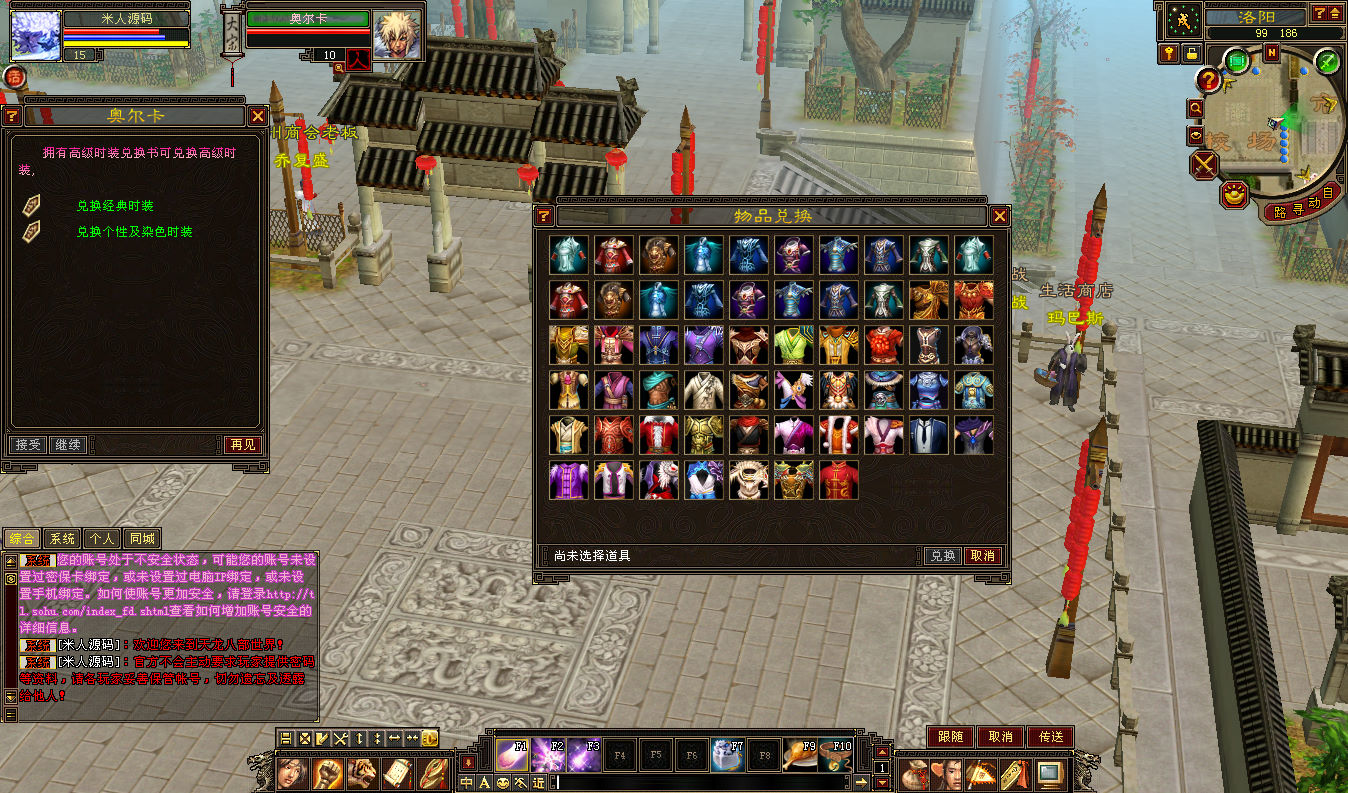Select the 兑换个性及染色时装 option
Screen dimensions: 1348x793
click(x=134, y=232)
